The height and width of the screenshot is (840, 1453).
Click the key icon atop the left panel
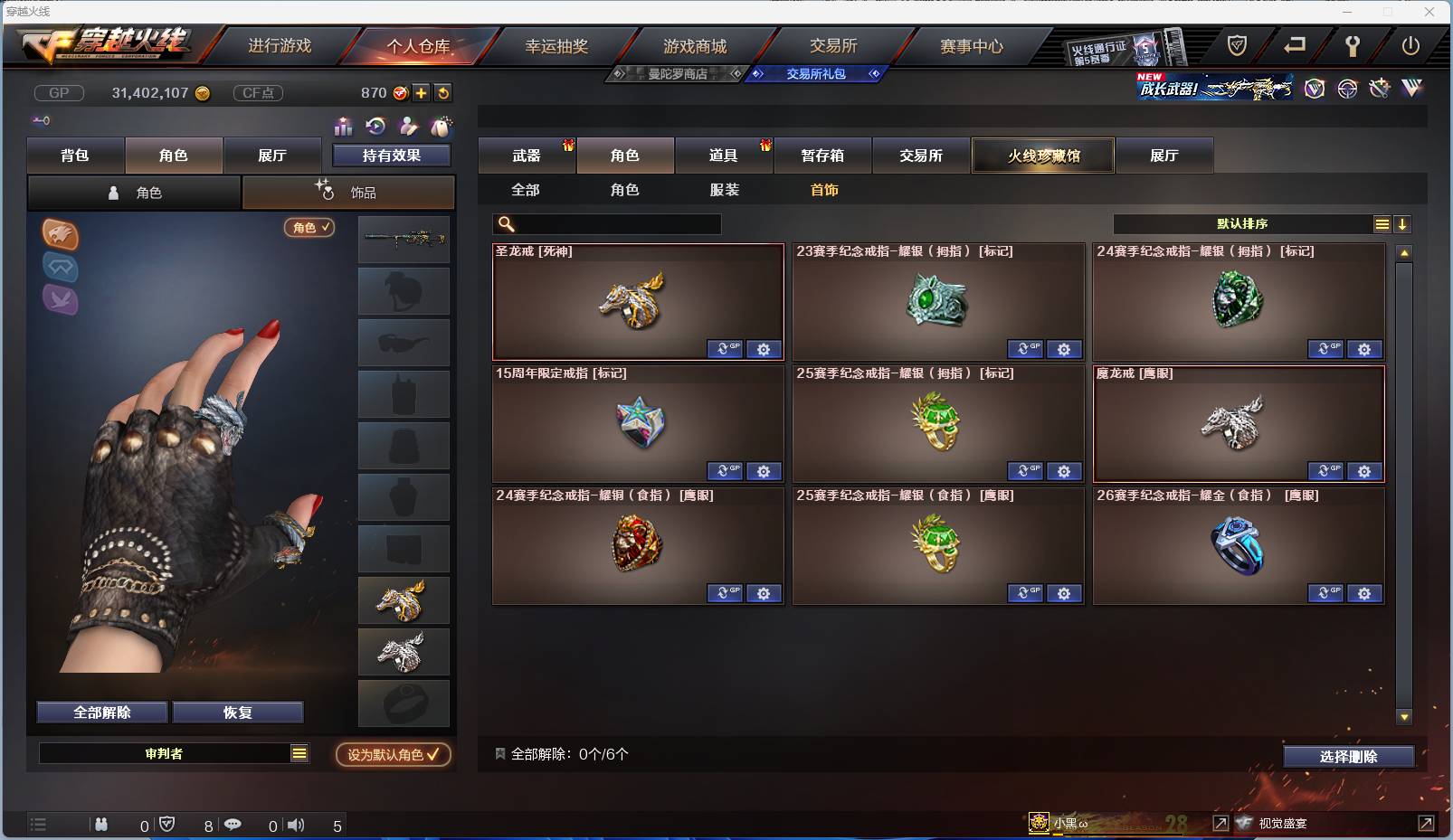[41, 120]
